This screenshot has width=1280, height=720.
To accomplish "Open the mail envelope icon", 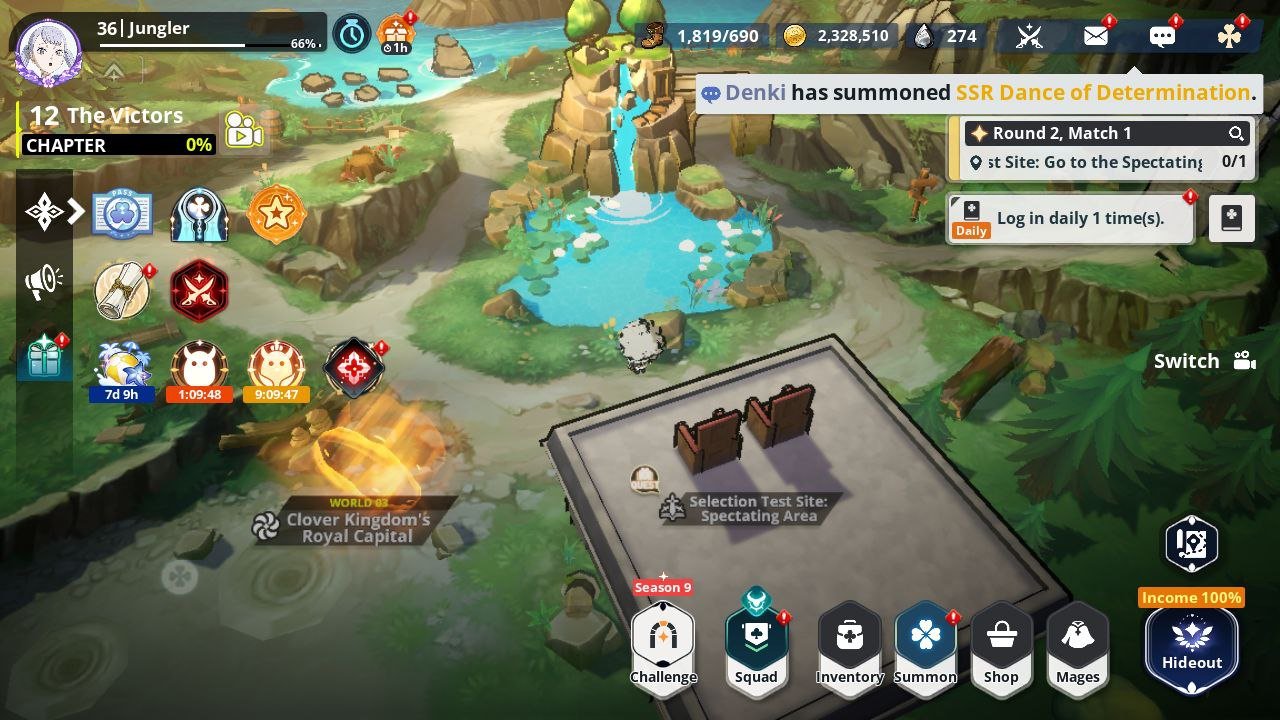I will click(x=1096, y=37).
